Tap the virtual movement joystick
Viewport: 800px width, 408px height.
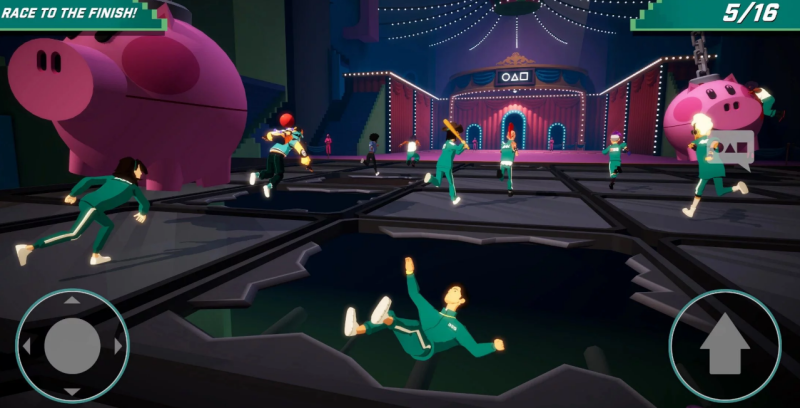click(72, 346)
